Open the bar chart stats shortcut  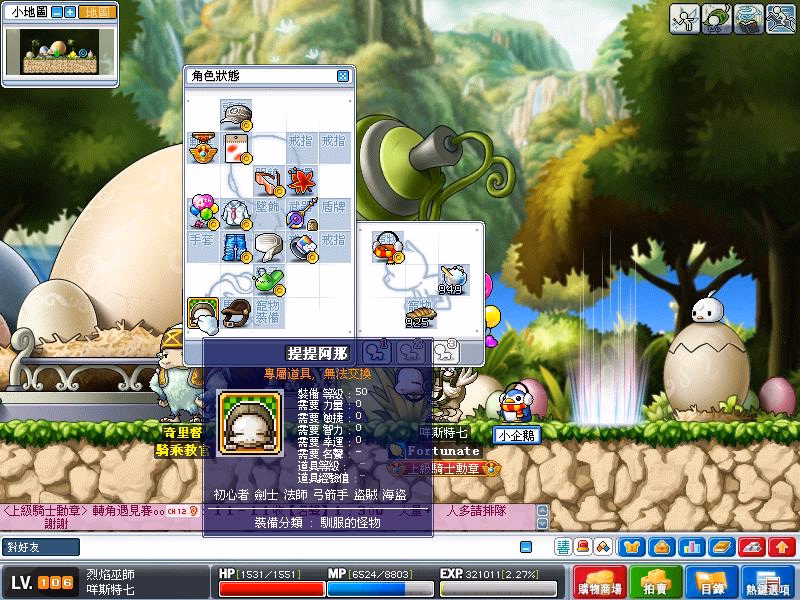[x=690, y=547]
